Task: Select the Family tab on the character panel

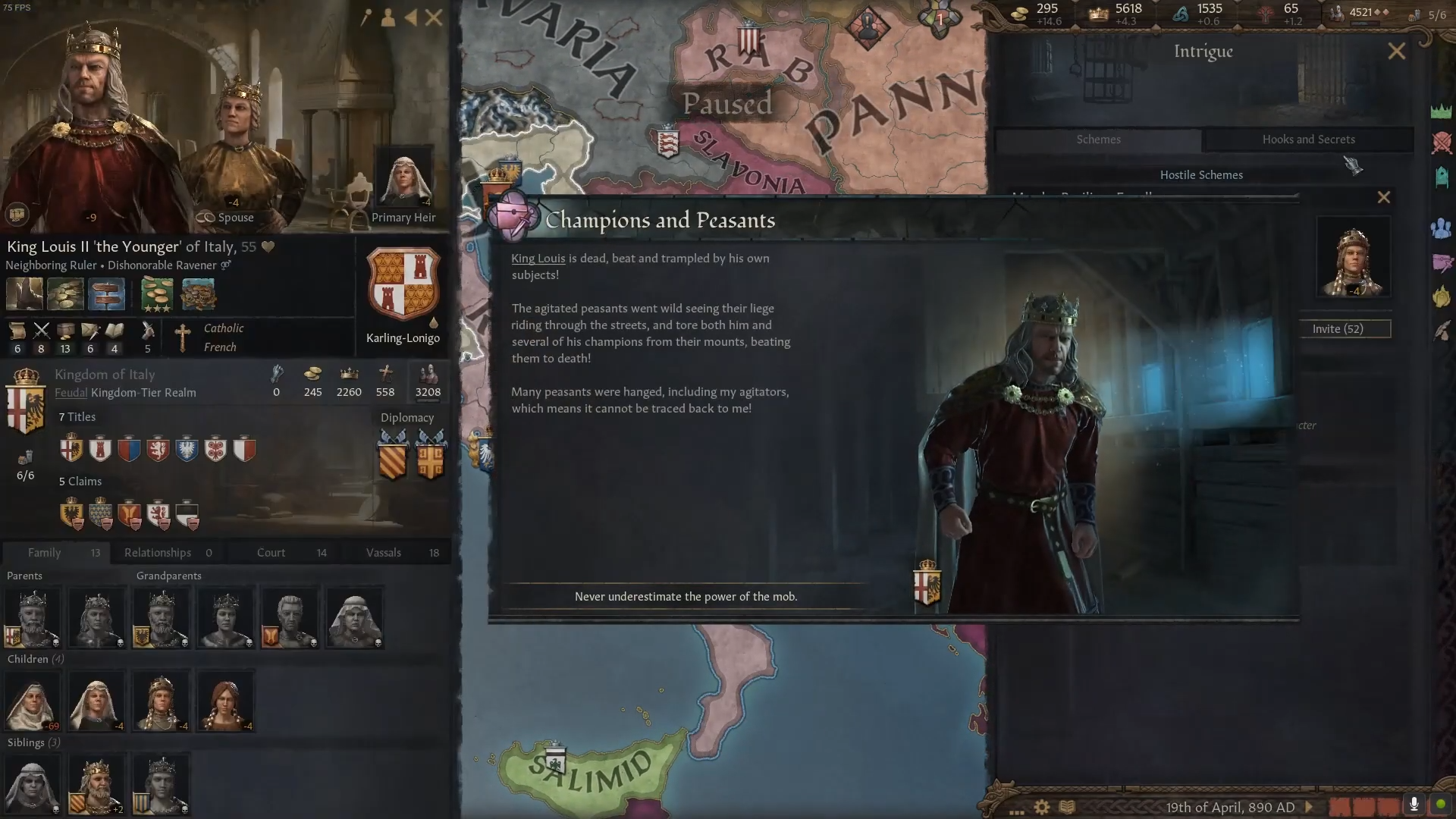Action: 45,552
